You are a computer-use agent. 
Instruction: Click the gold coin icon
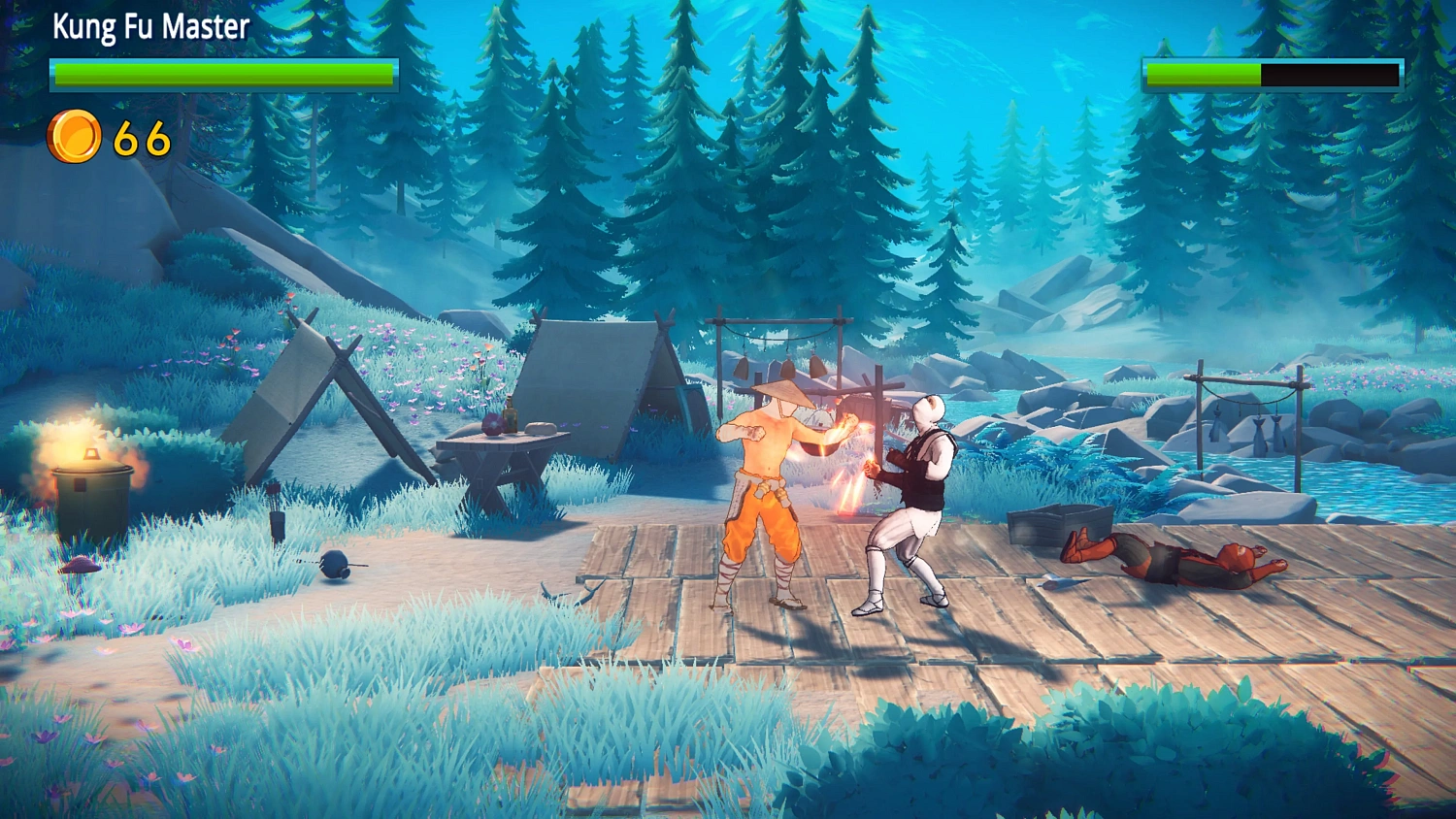coord(73,135)
